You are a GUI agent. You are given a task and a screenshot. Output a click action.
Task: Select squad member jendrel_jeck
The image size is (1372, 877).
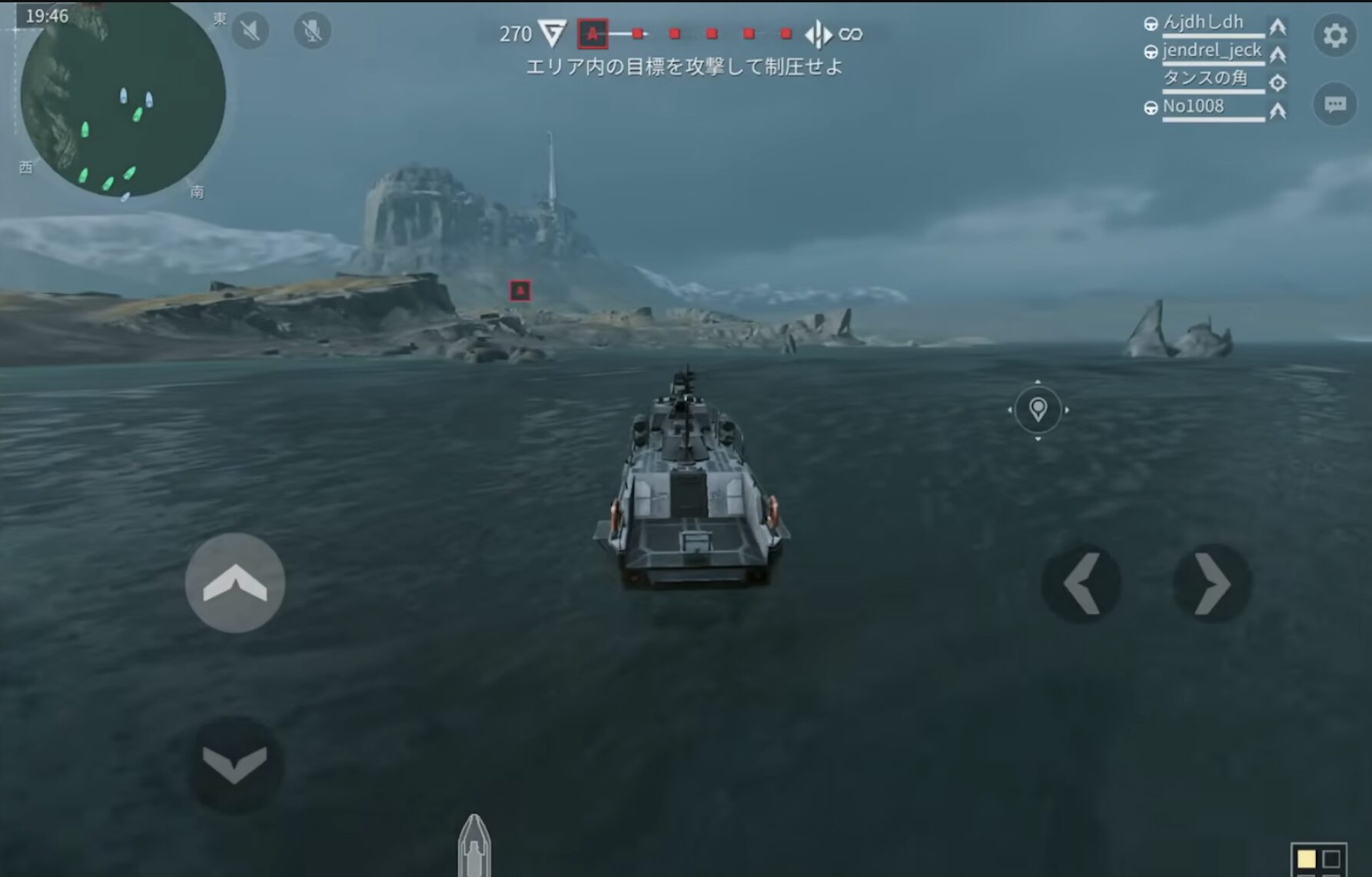click(1211, 51)
